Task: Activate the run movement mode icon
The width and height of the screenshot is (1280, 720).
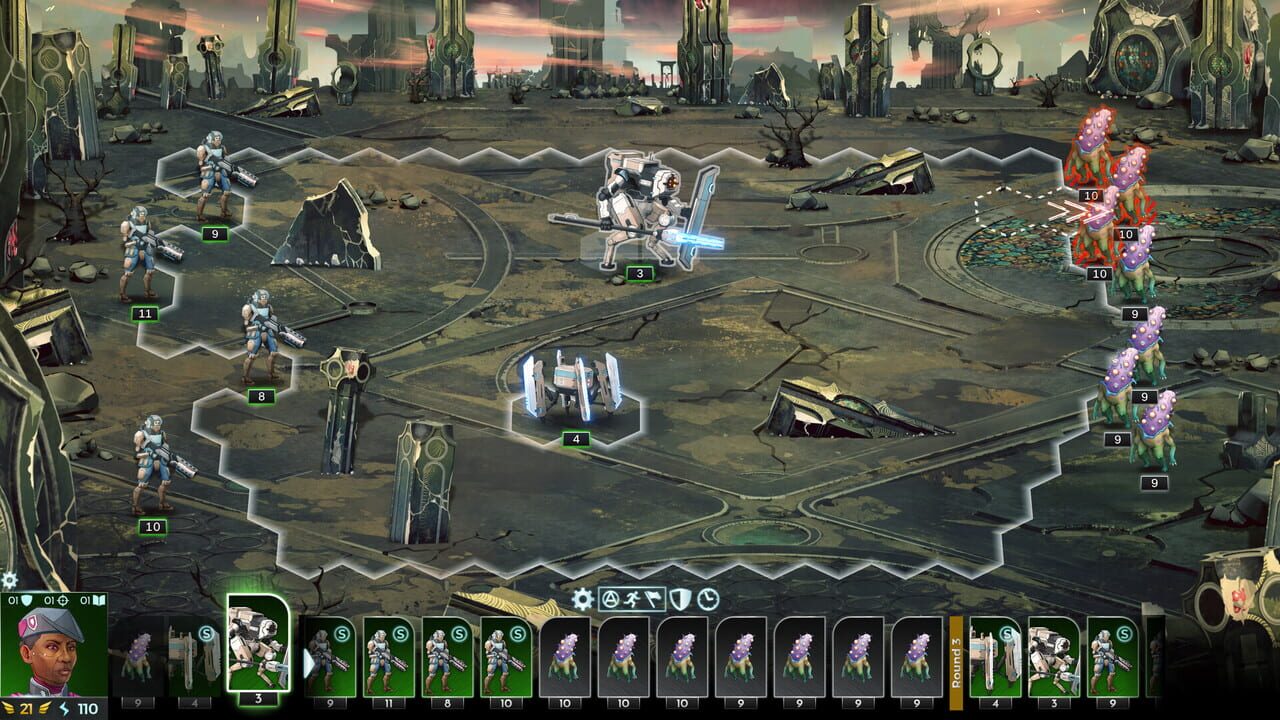Action: 631,598
